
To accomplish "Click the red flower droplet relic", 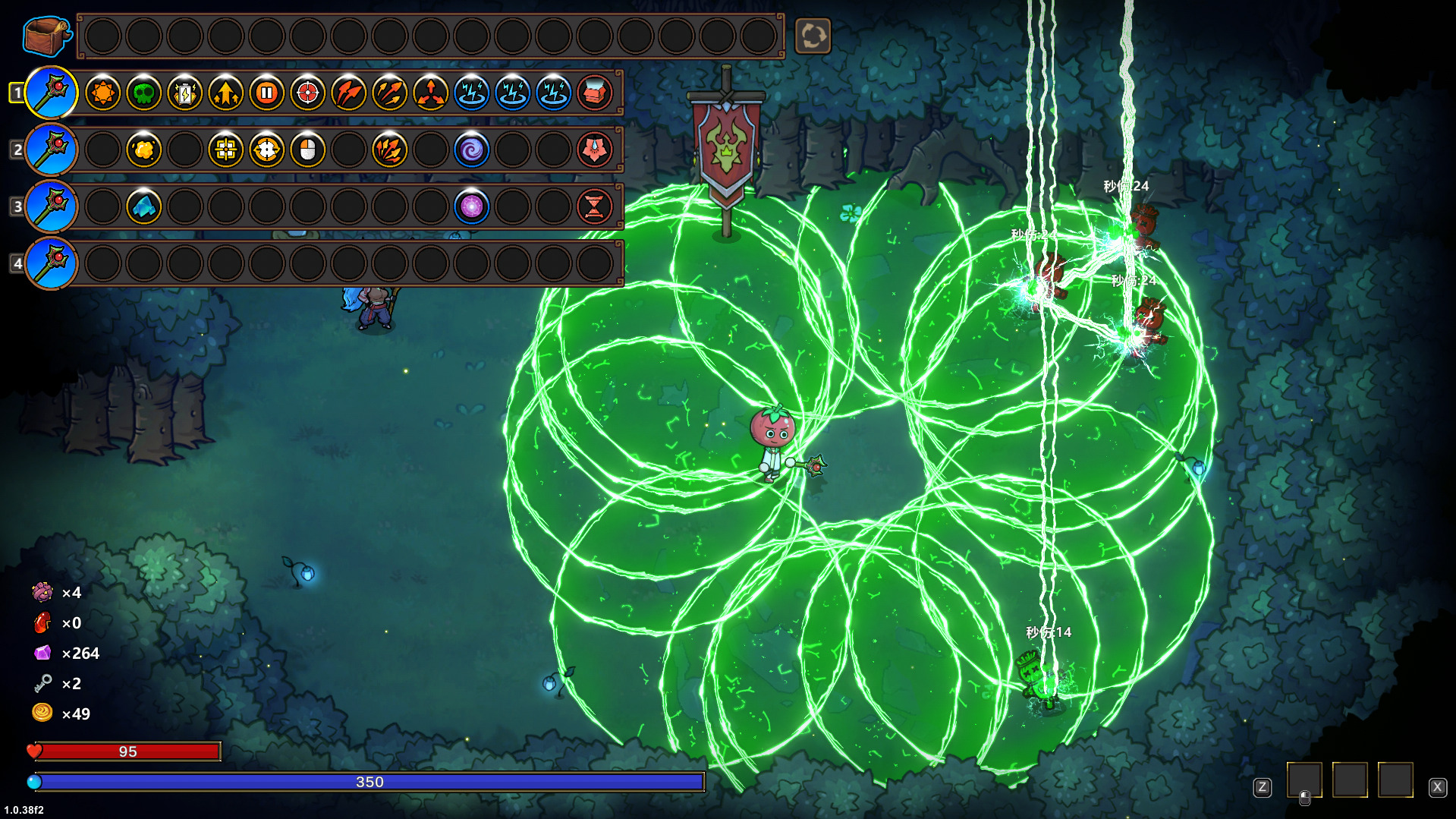I will tap(595, 150).
